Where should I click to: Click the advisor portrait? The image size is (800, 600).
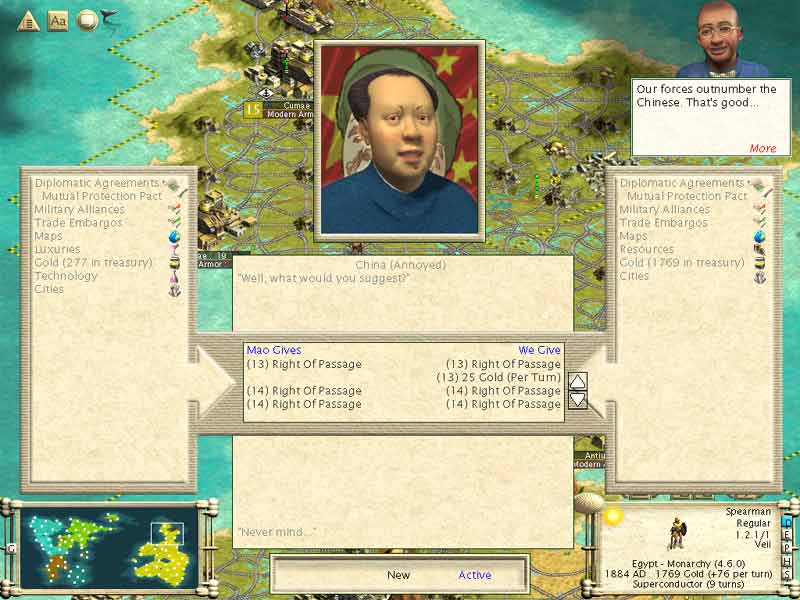point(722,40)
